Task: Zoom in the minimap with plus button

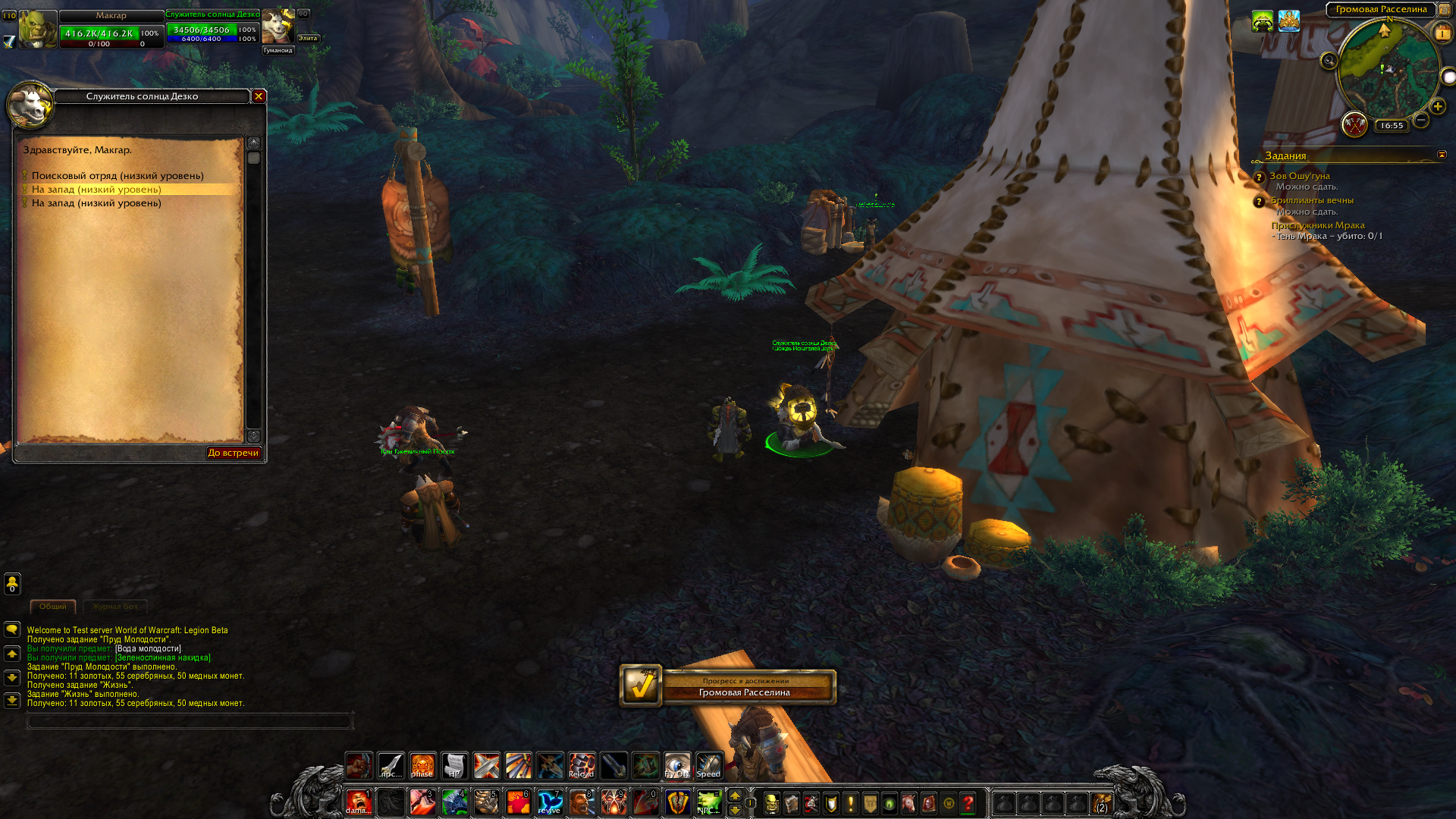Action: coord(1438,107)
